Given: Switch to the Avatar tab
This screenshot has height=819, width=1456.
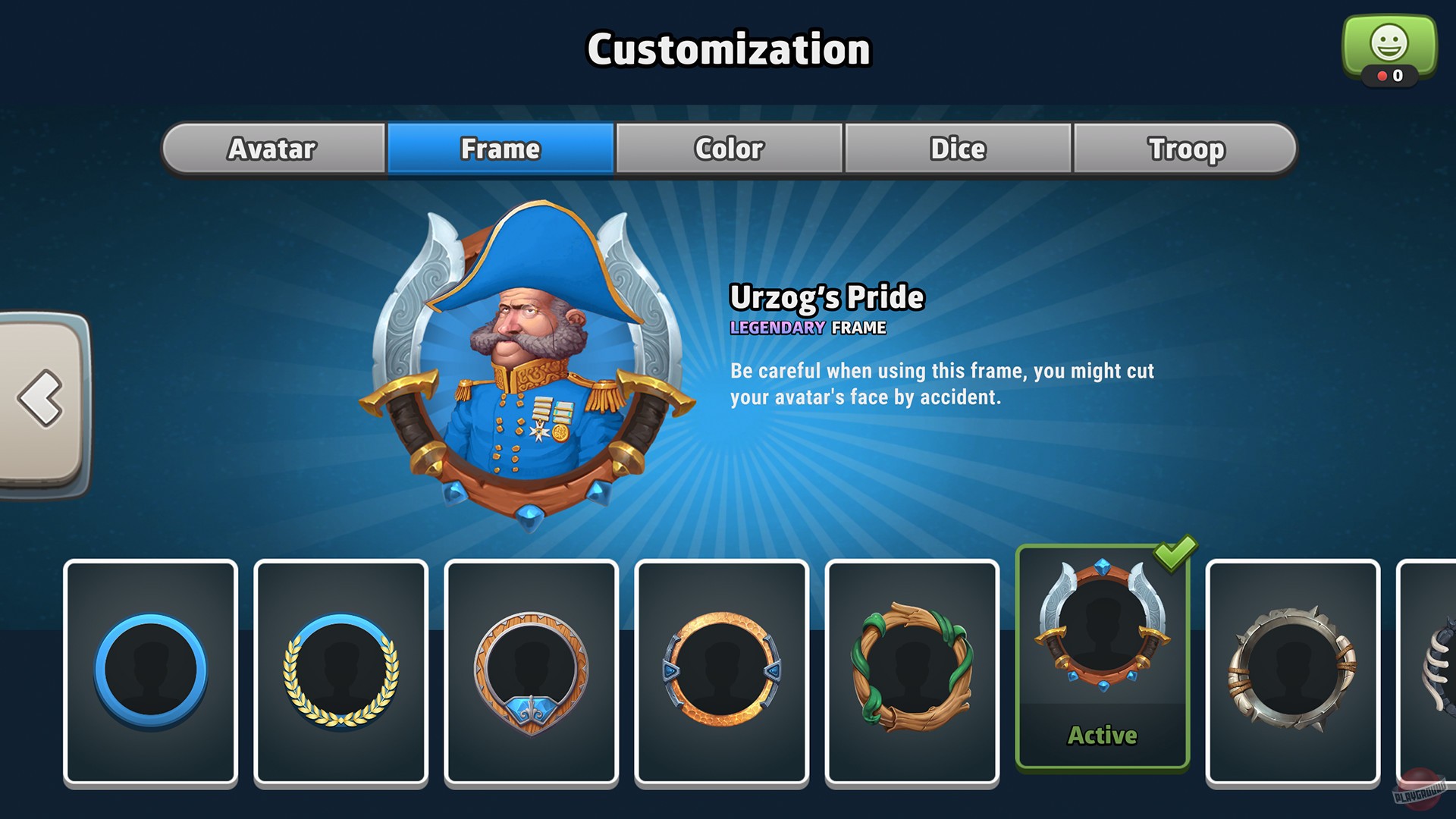Looking at the screenshot, I should point(271,149).
